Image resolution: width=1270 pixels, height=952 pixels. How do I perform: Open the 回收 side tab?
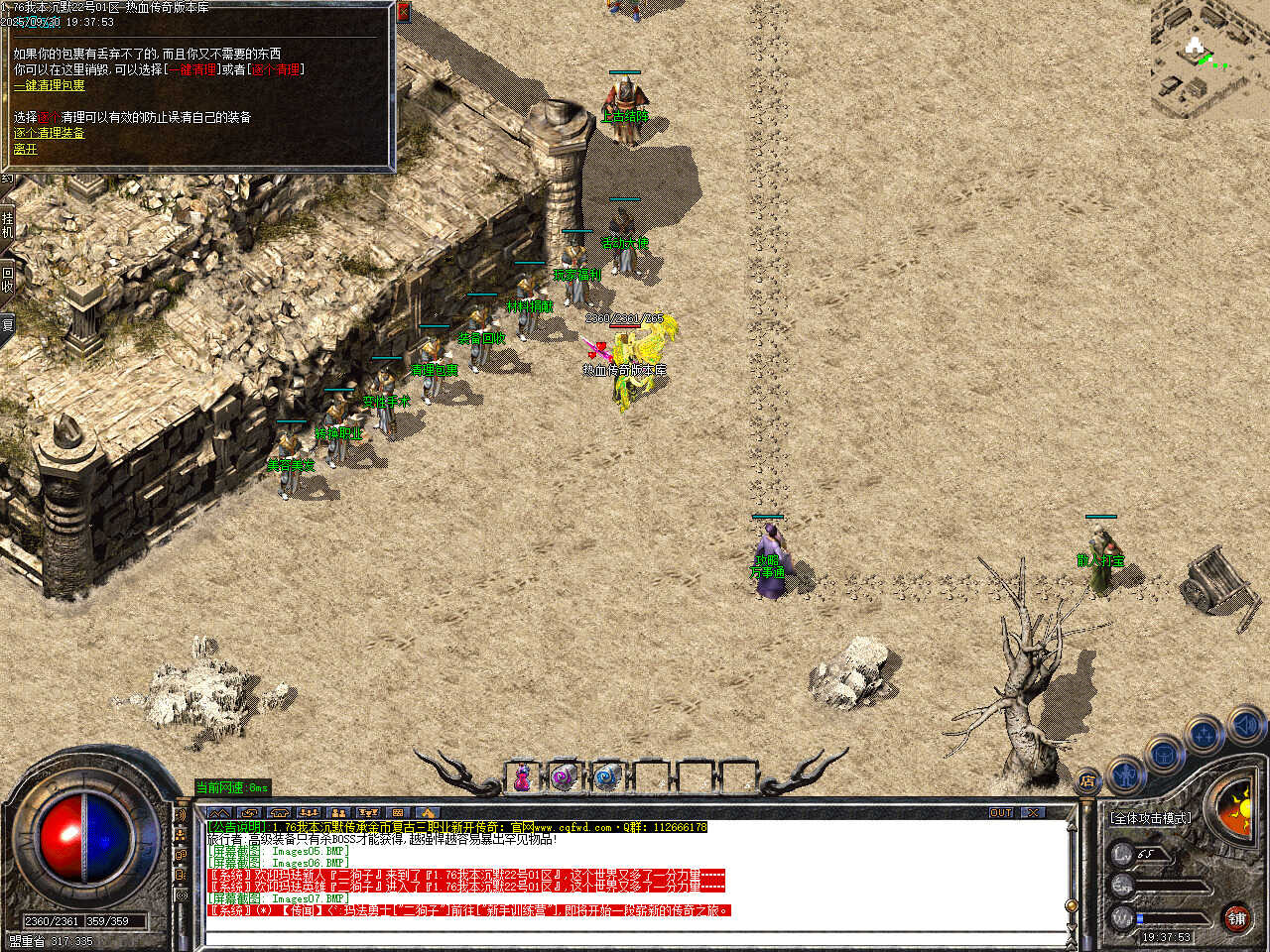pyautogui.click(x=8, y=279)
